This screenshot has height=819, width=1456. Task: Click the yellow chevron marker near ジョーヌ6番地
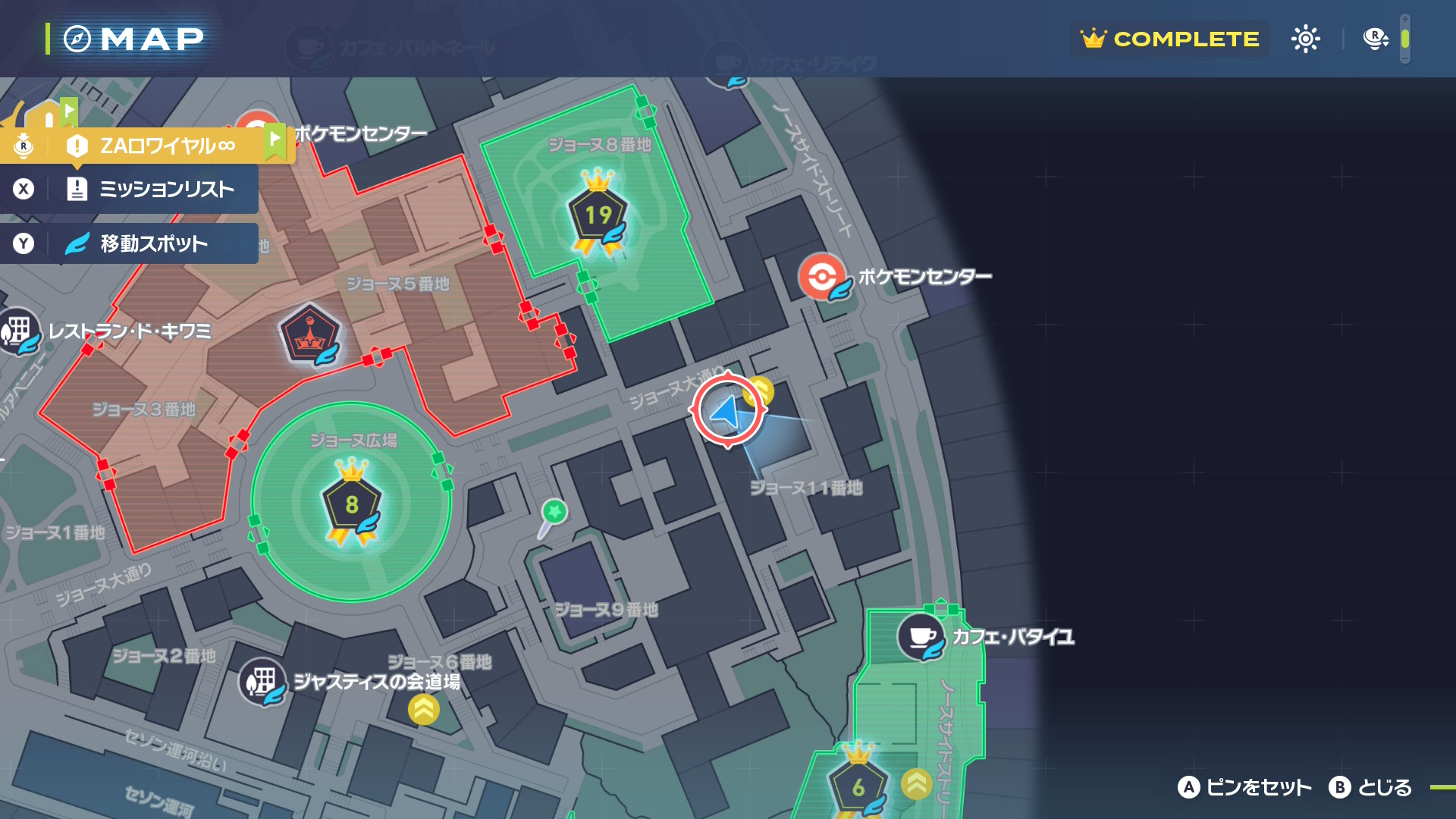[424, 710]
